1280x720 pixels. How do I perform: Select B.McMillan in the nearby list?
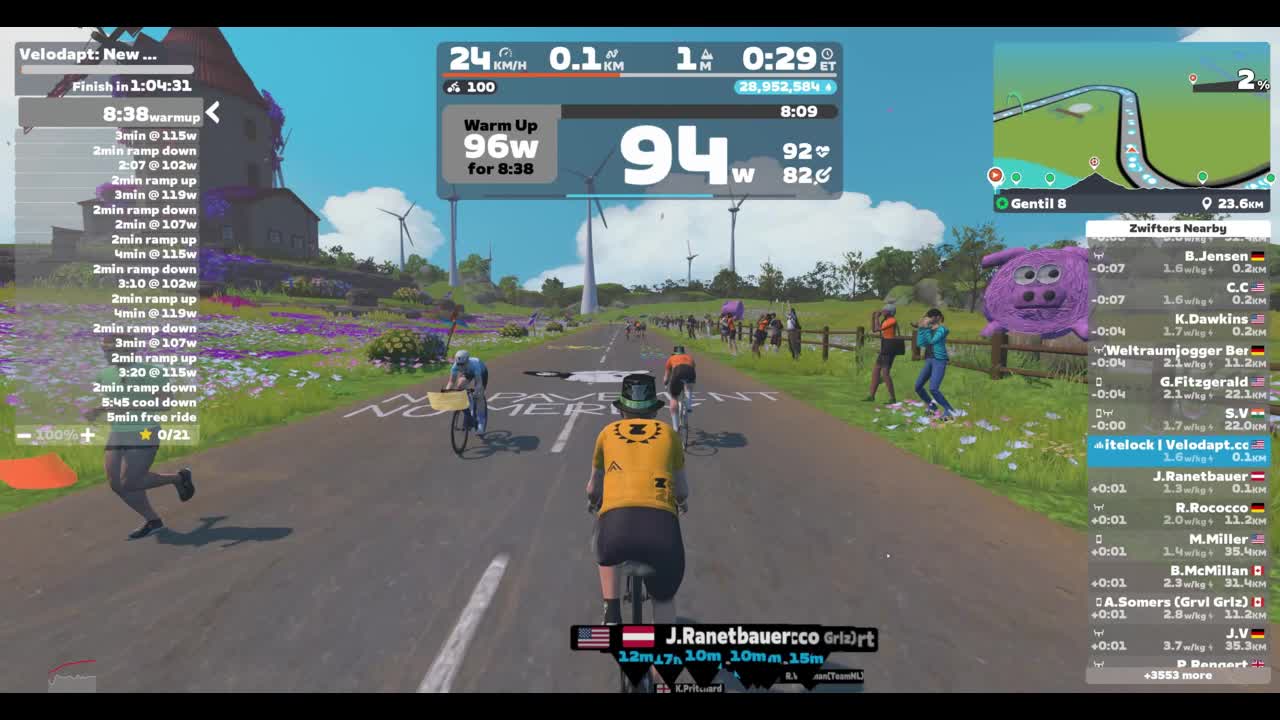pos(1178,576)
